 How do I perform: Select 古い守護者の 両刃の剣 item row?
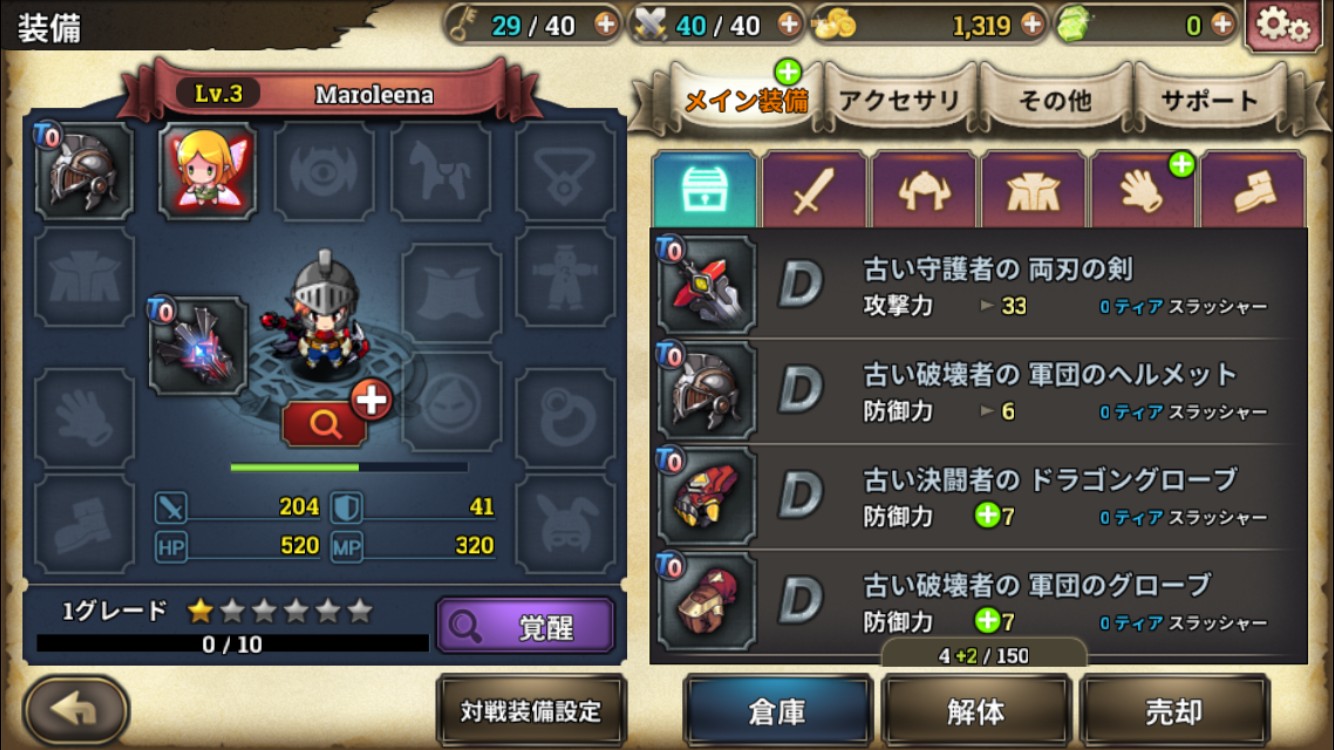(980, 287)
